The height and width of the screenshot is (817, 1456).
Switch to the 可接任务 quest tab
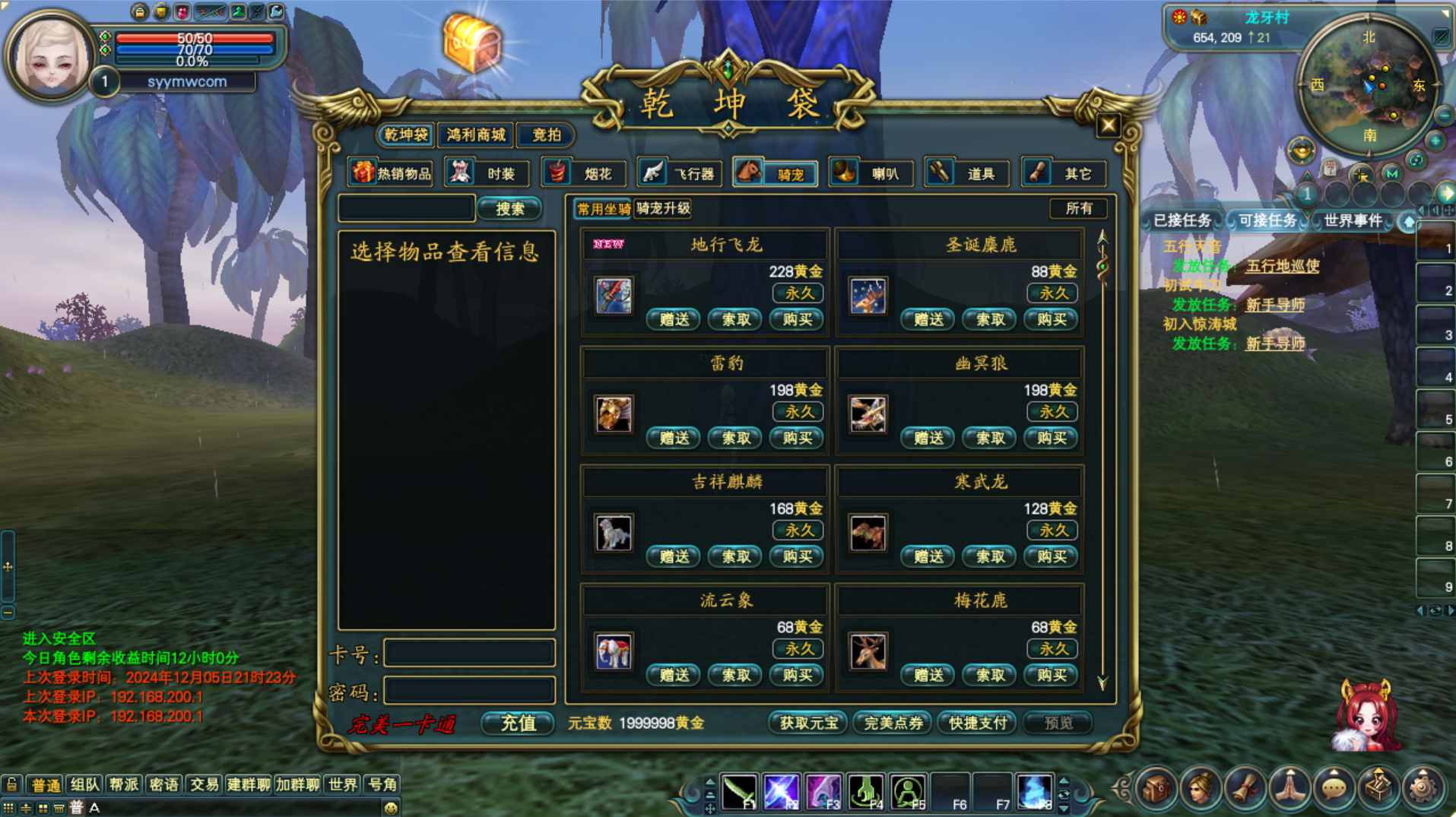tap(1267, 220)
